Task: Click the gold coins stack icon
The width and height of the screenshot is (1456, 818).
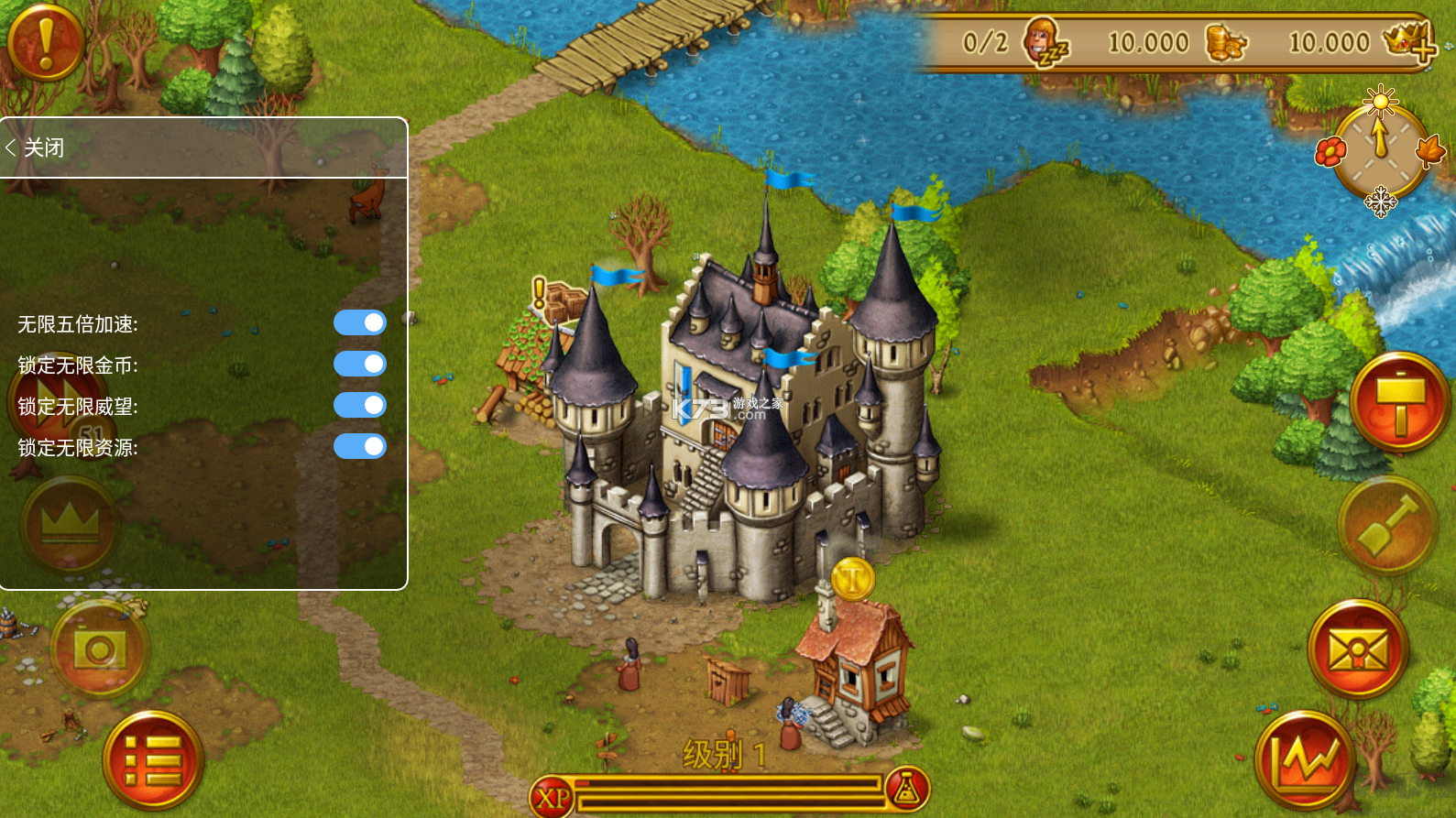Action: (x=1225, y=42)
